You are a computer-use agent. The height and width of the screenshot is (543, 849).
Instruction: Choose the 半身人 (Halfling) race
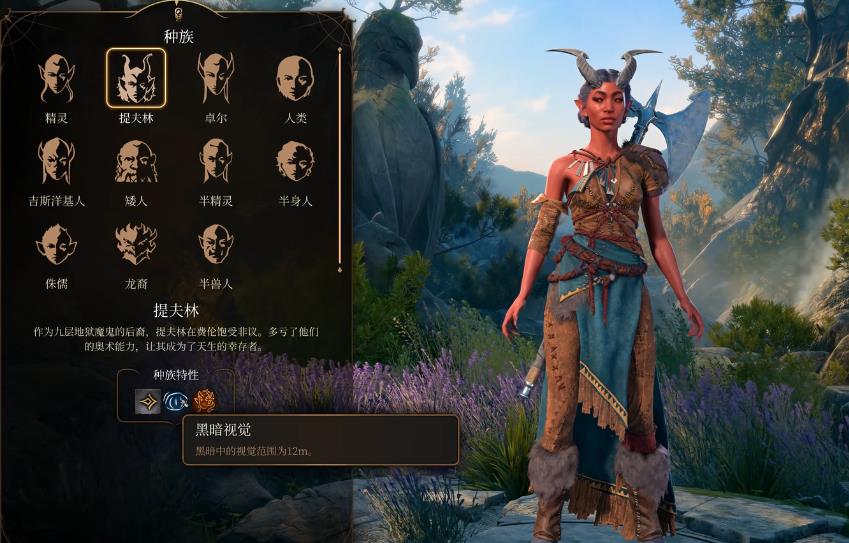click(x=295, y=161)
